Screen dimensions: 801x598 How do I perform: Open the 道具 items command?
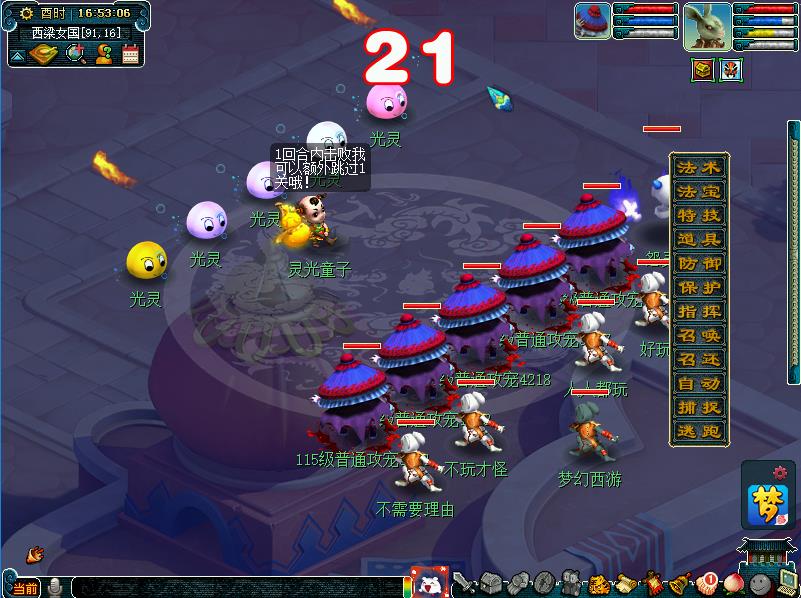pyautogui.click(x=698, y=239)
